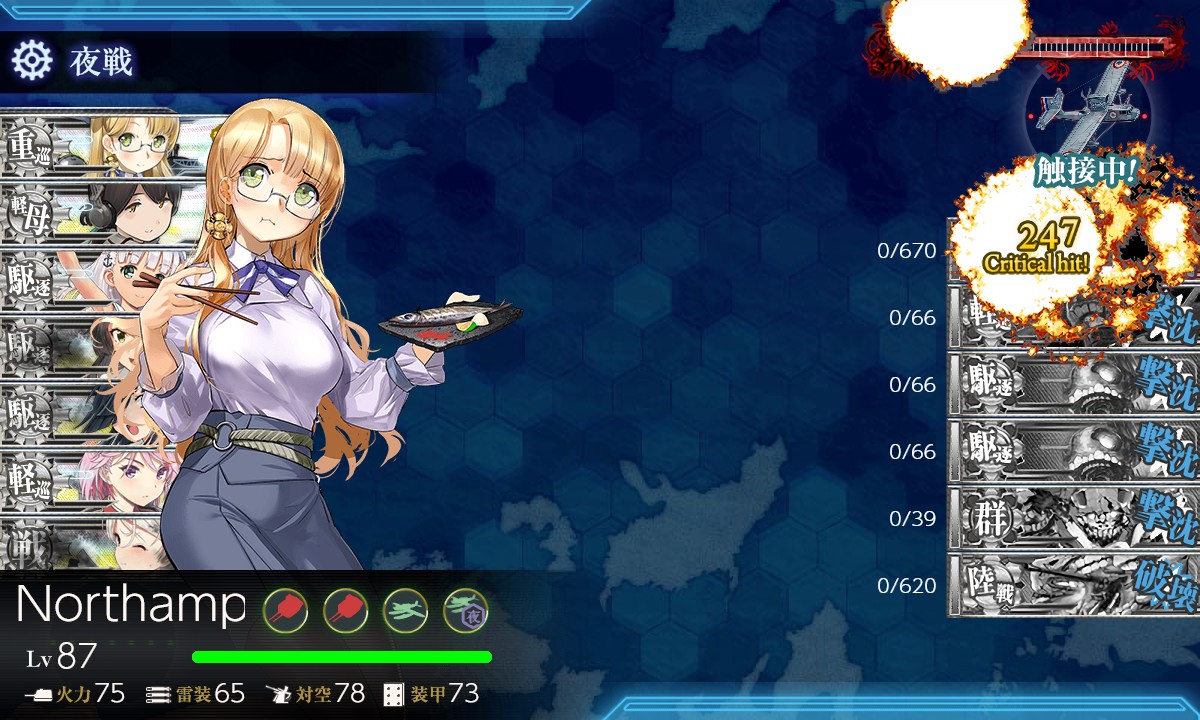Click the green seaplane equipment icon
This screenshot has width=1200, height=720.
coord(405,609)
